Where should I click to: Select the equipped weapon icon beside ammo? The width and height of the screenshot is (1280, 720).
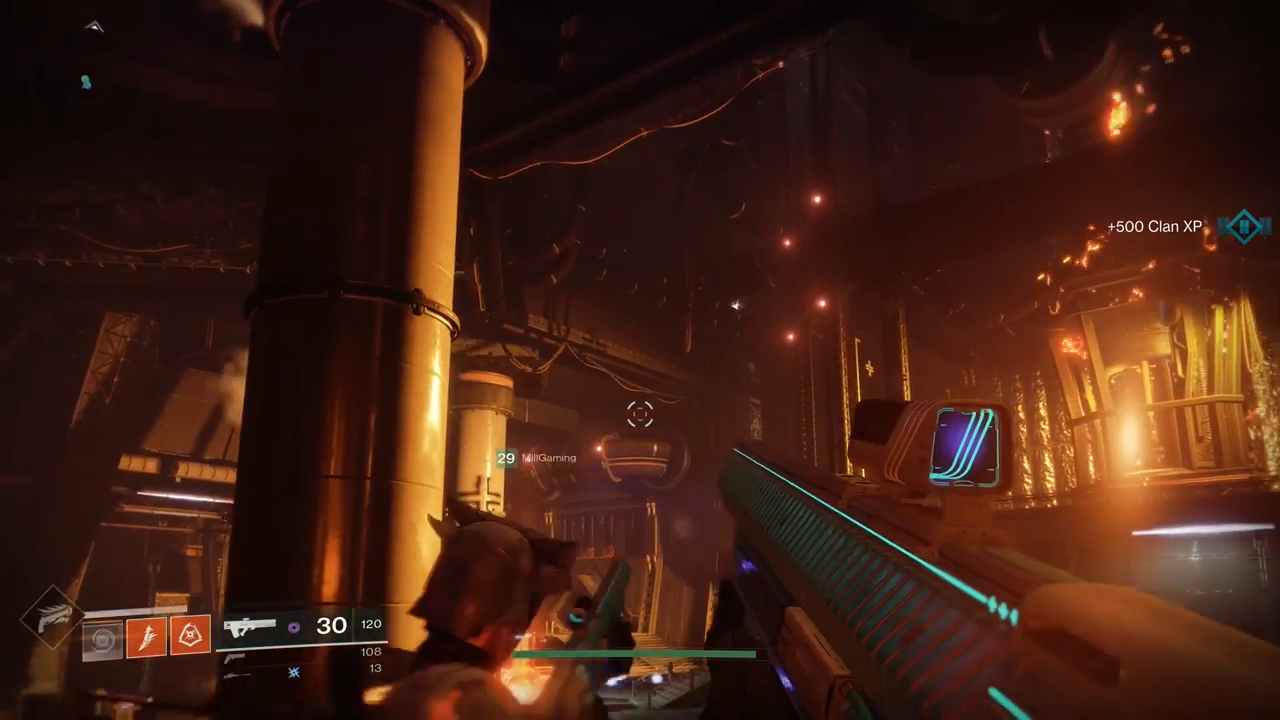coord(249,627)
